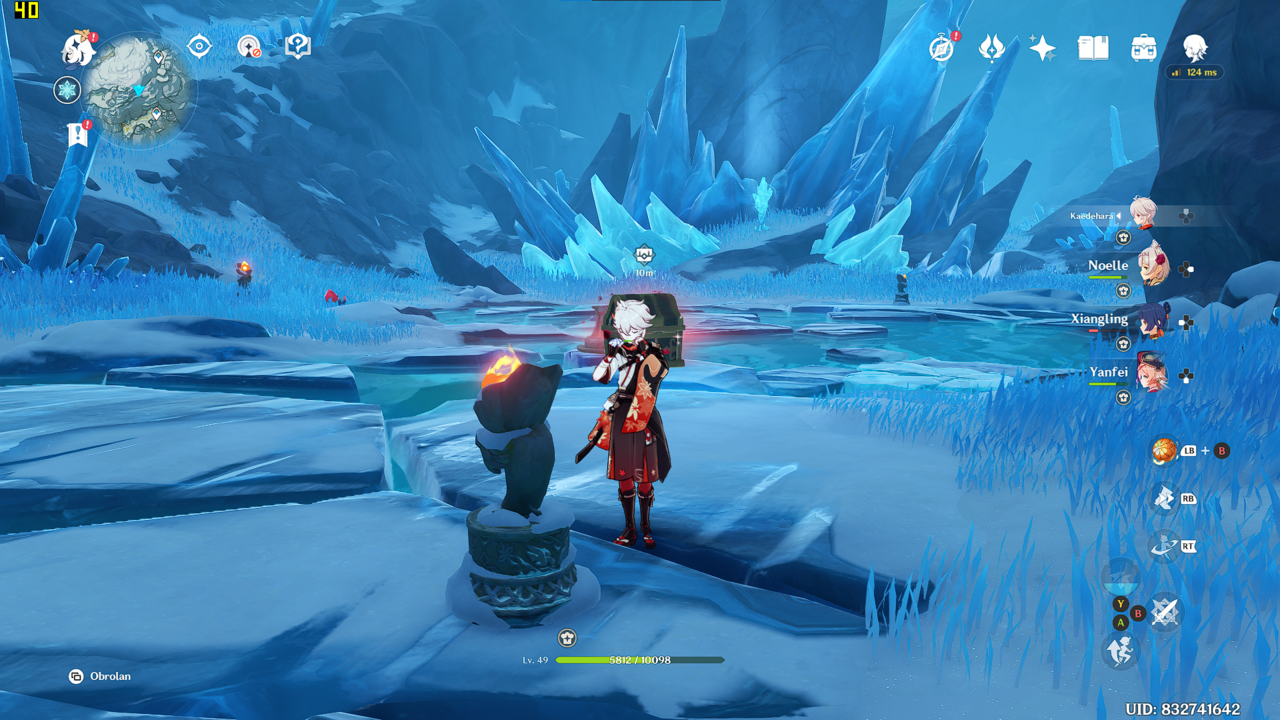Image resolution: width=1280 pixels, height=720 pixels.
Task: Trigger the sprint dash icon
Action: click(1120, 652)
